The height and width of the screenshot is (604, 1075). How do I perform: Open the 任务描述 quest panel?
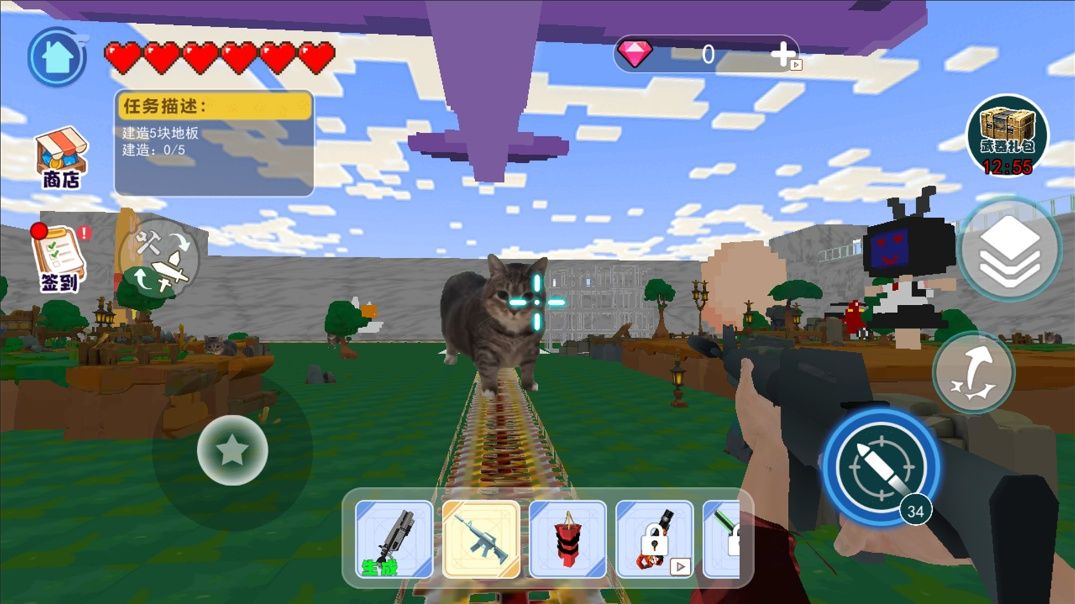[x=214, y=143]
